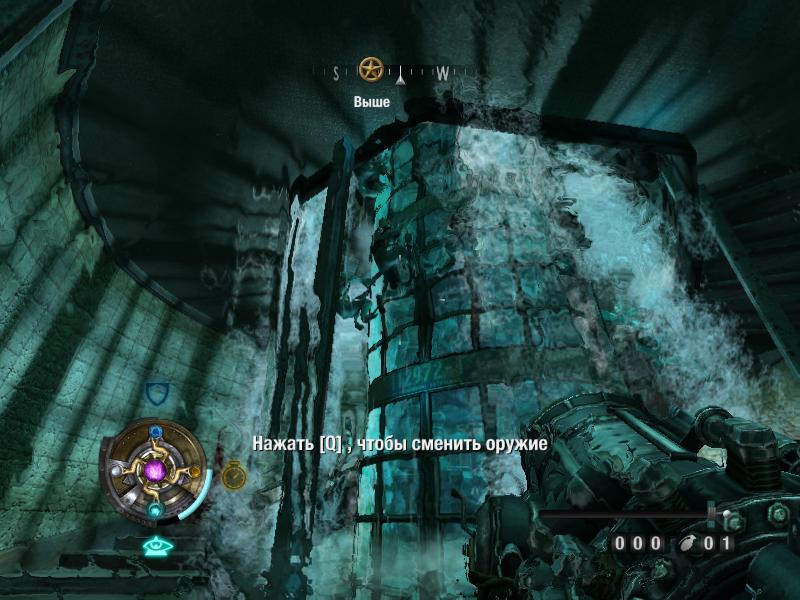Click the grenade icon beside the ammo counter
The height and width of the screenshot is (600, 800).
tap(687, 544)
